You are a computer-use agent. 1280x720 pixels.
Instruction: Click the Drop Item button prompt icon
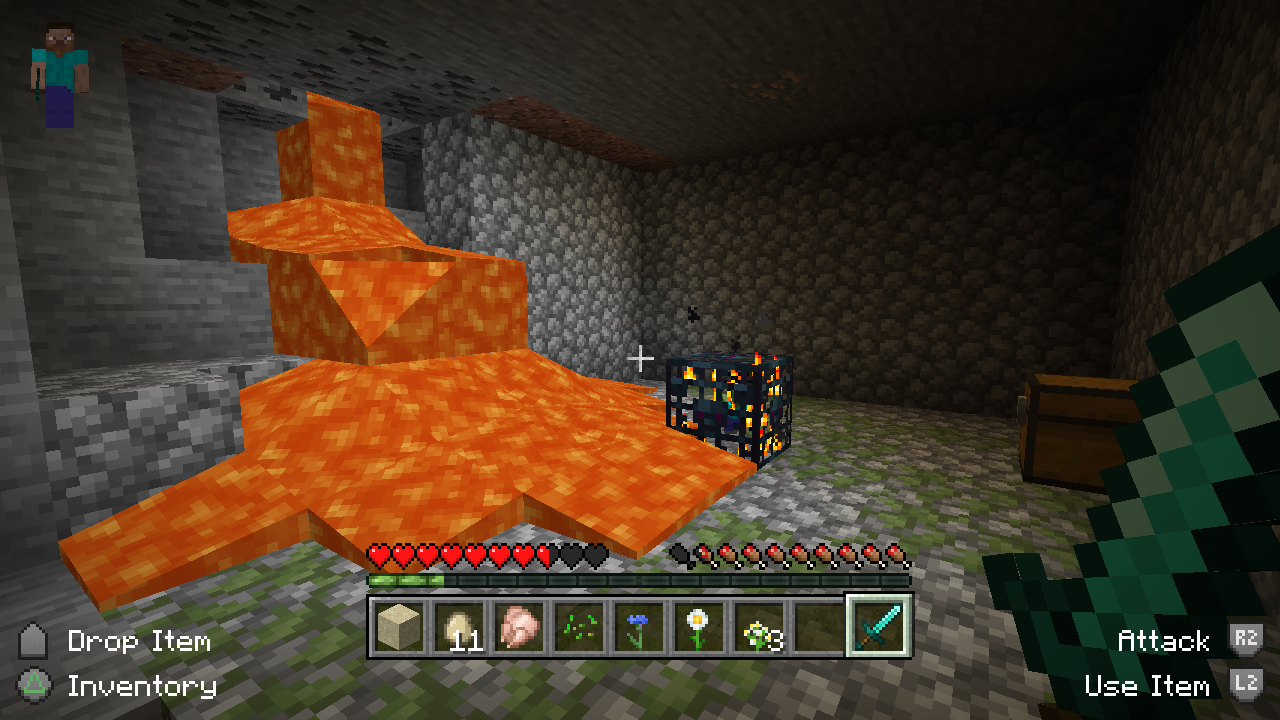(31, 643)
